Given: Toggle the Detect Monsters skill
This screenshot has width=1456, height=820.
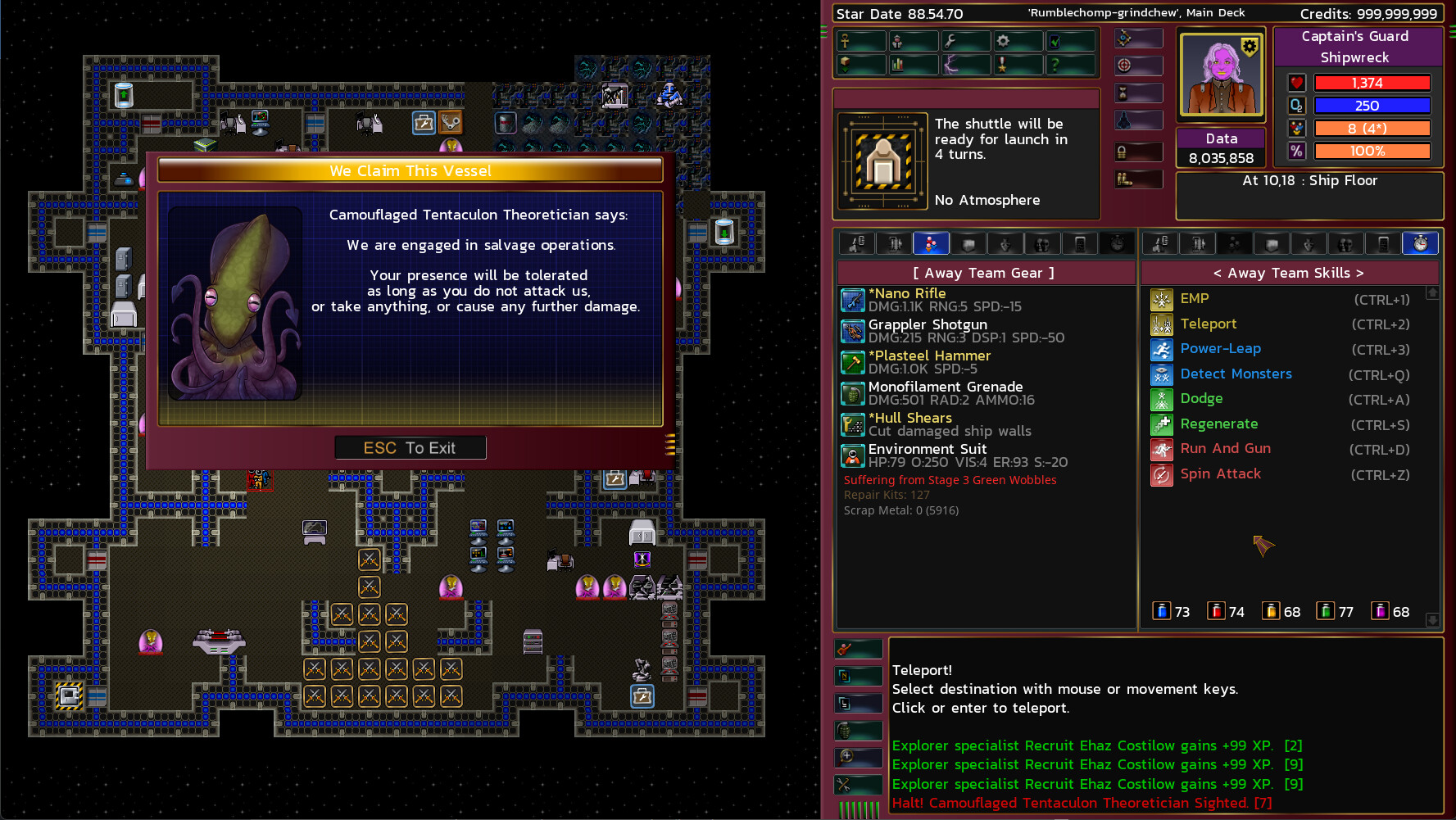Looking at the screenshot, I should pyautogui.click(x=1161, y=374).
